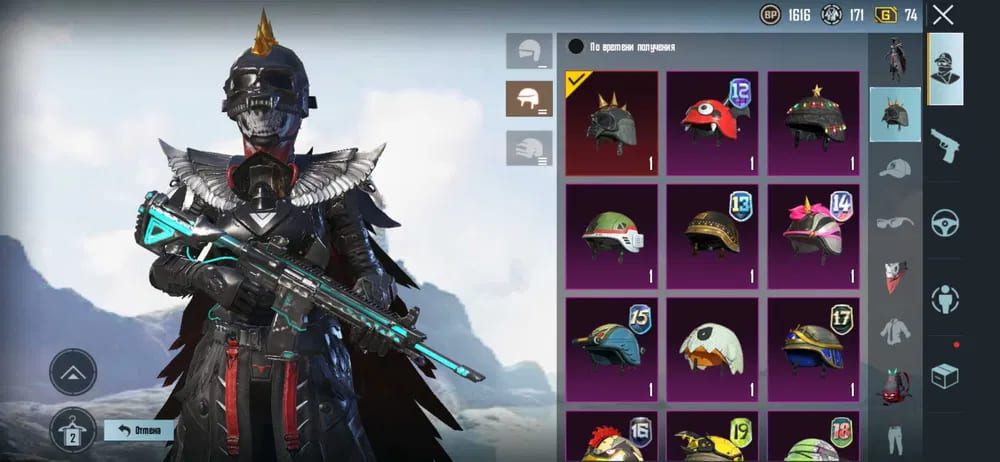Show the cap headwear category
Screen dimensions: 1000x462
pyautogui.click(x=895, y=168)
